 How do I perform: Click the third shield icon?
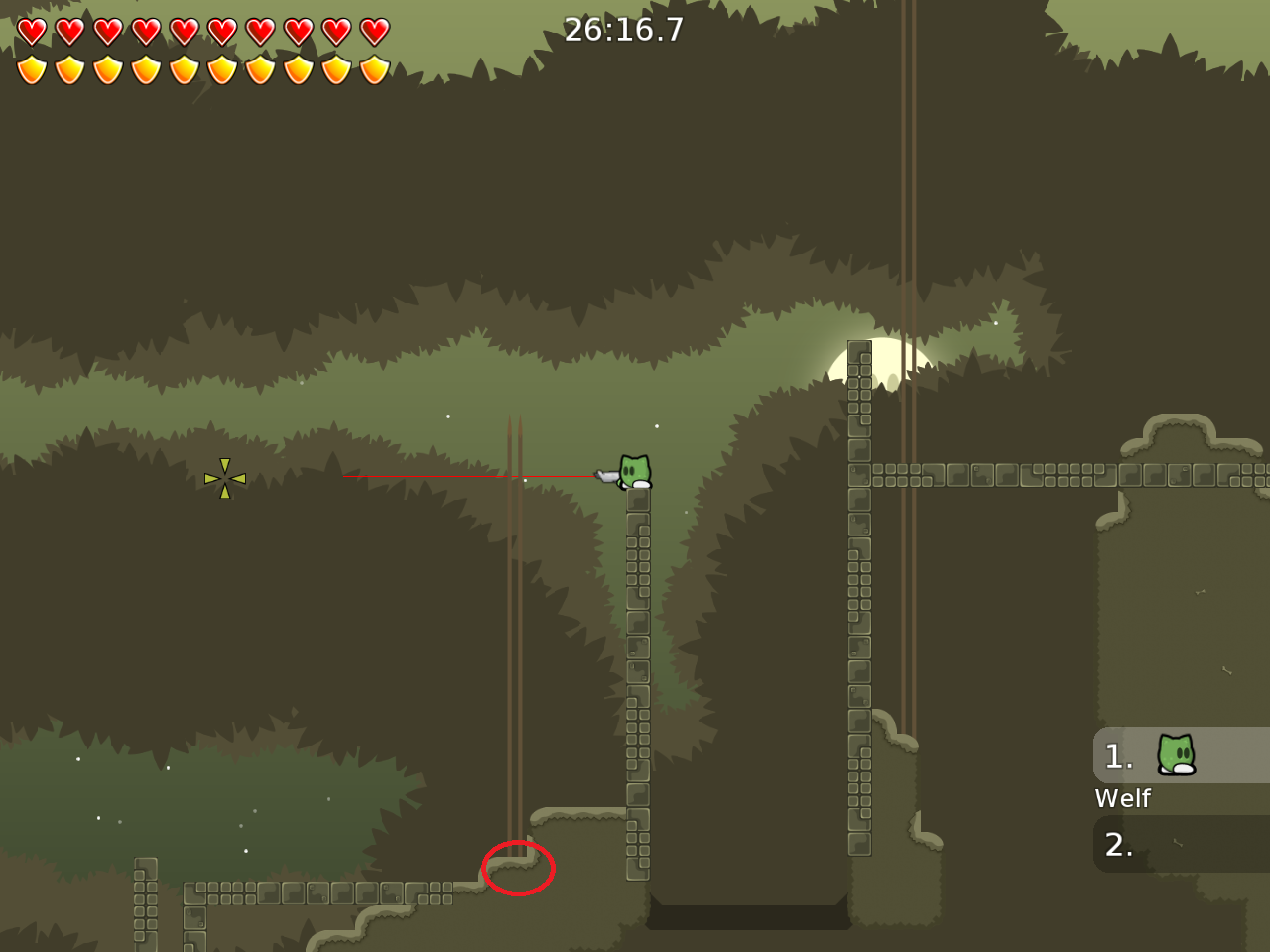tap(106, 69)
